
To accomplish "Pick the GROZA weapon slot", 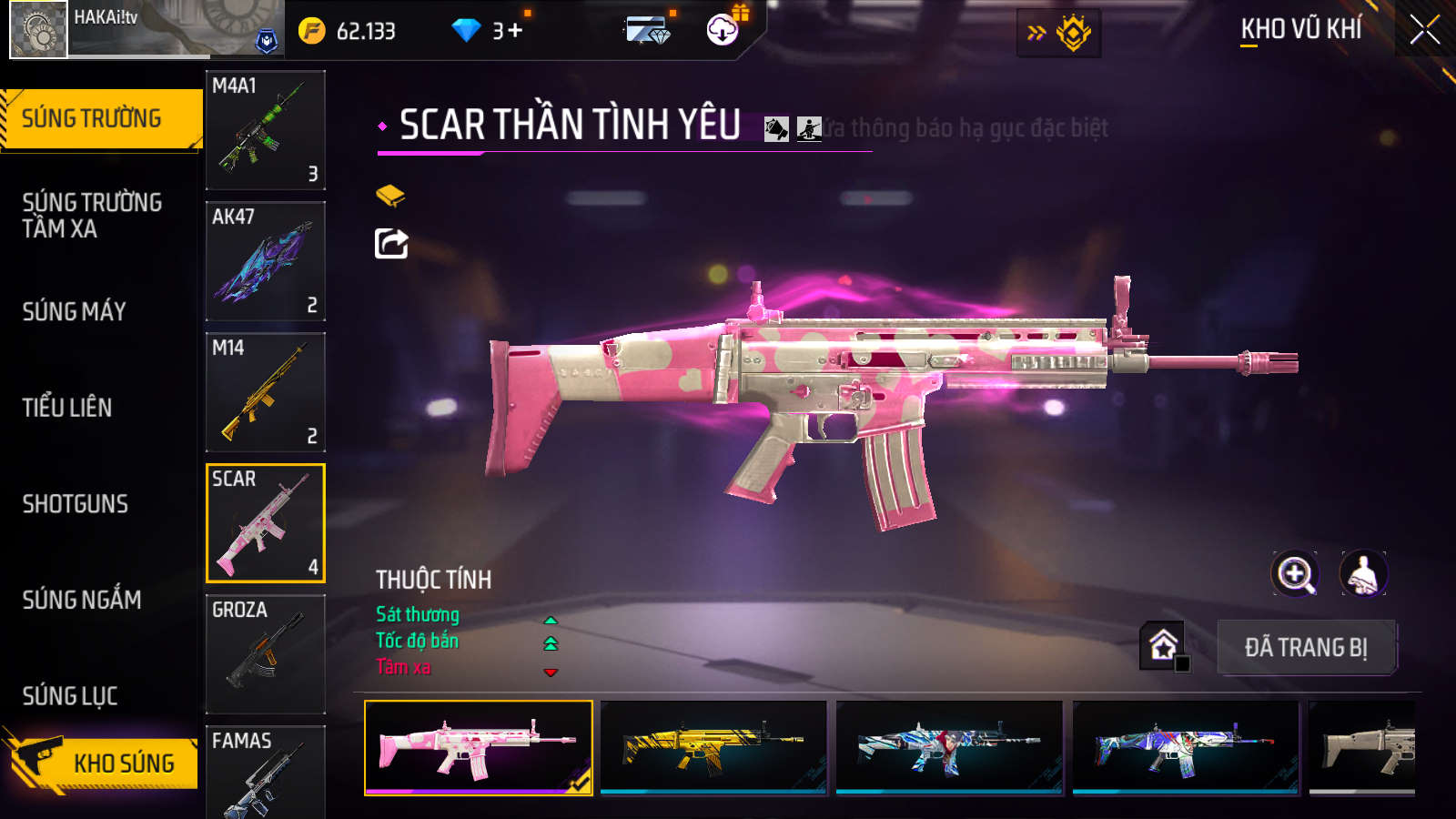I will [266, 654].
